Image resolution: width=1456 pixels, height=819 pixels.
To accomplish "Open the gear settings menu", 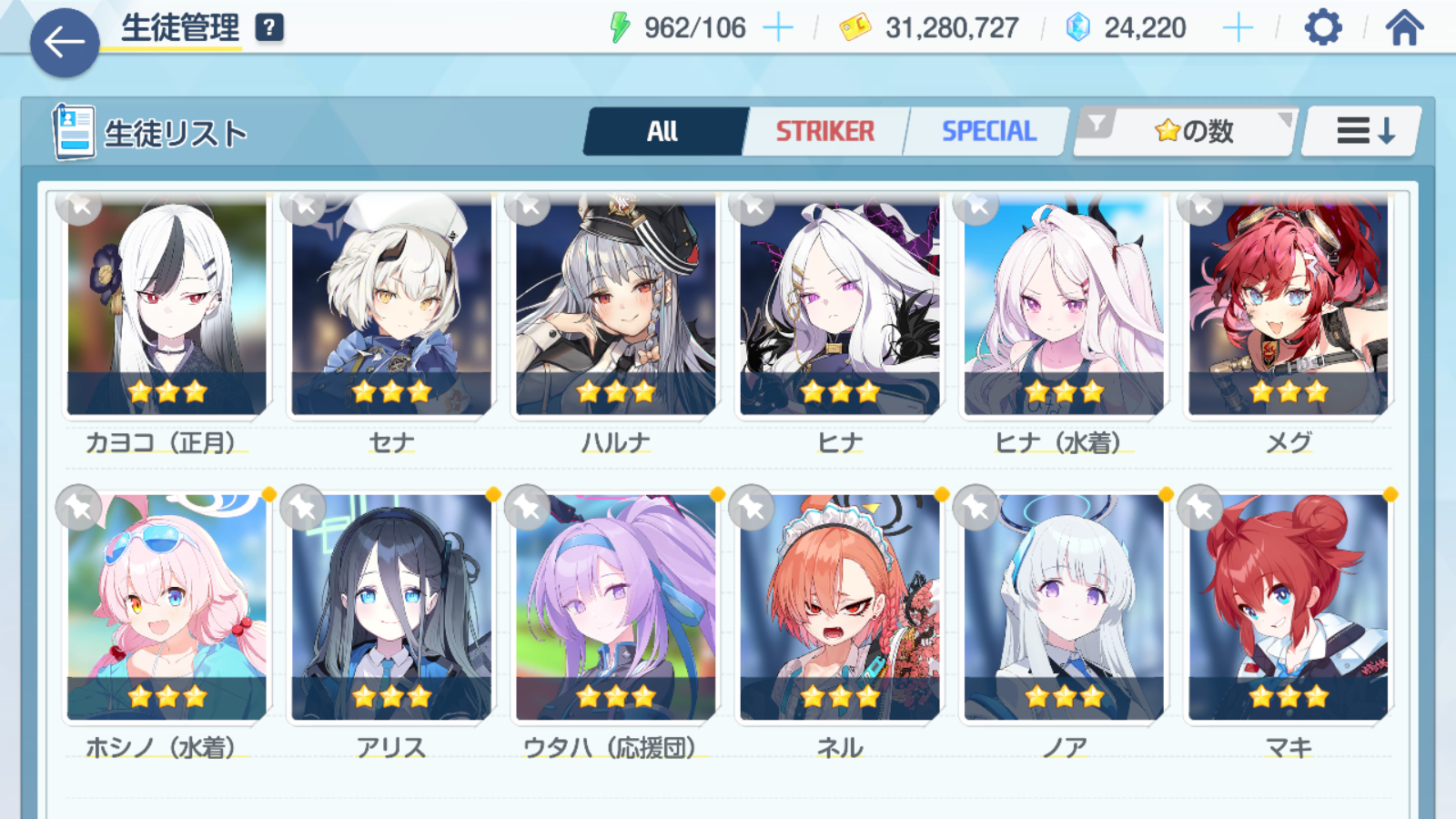I will [1322, 28].
